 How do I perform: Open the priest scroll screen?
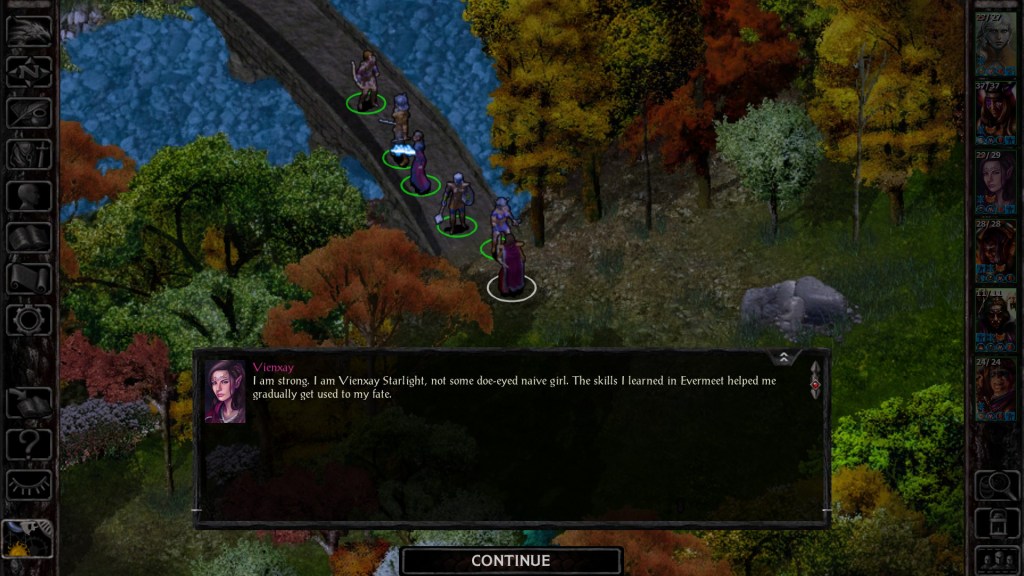point(29,278)
